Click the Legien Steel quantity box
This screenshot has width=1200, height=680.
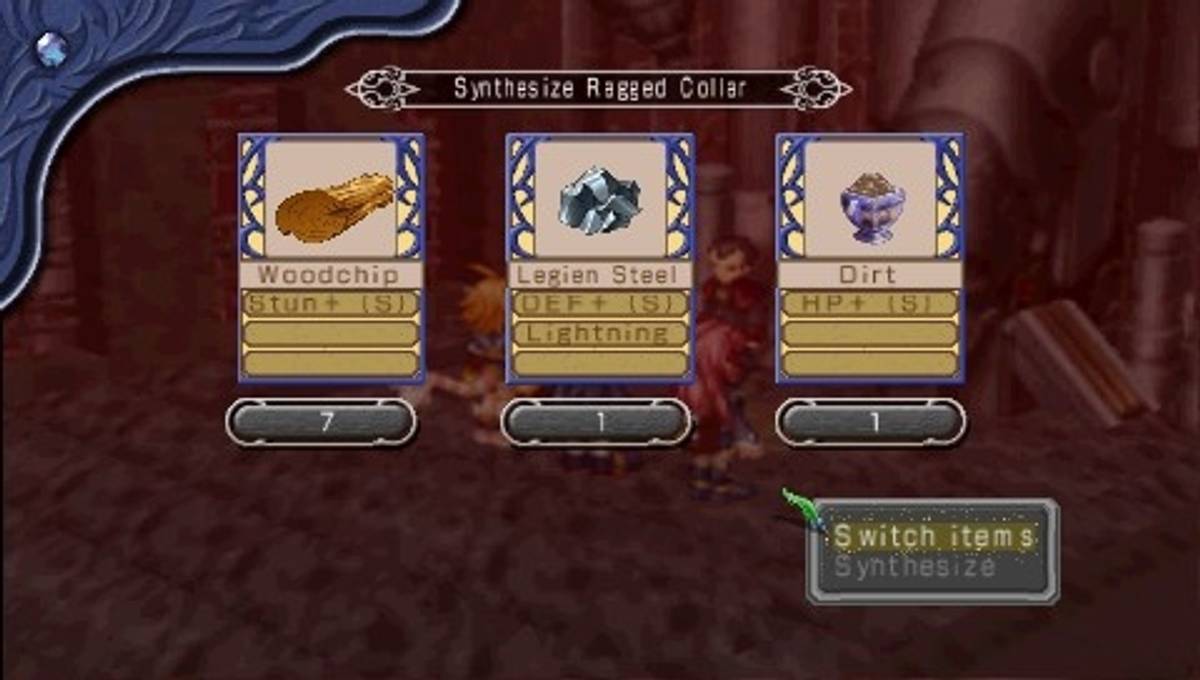coord(596,422)
